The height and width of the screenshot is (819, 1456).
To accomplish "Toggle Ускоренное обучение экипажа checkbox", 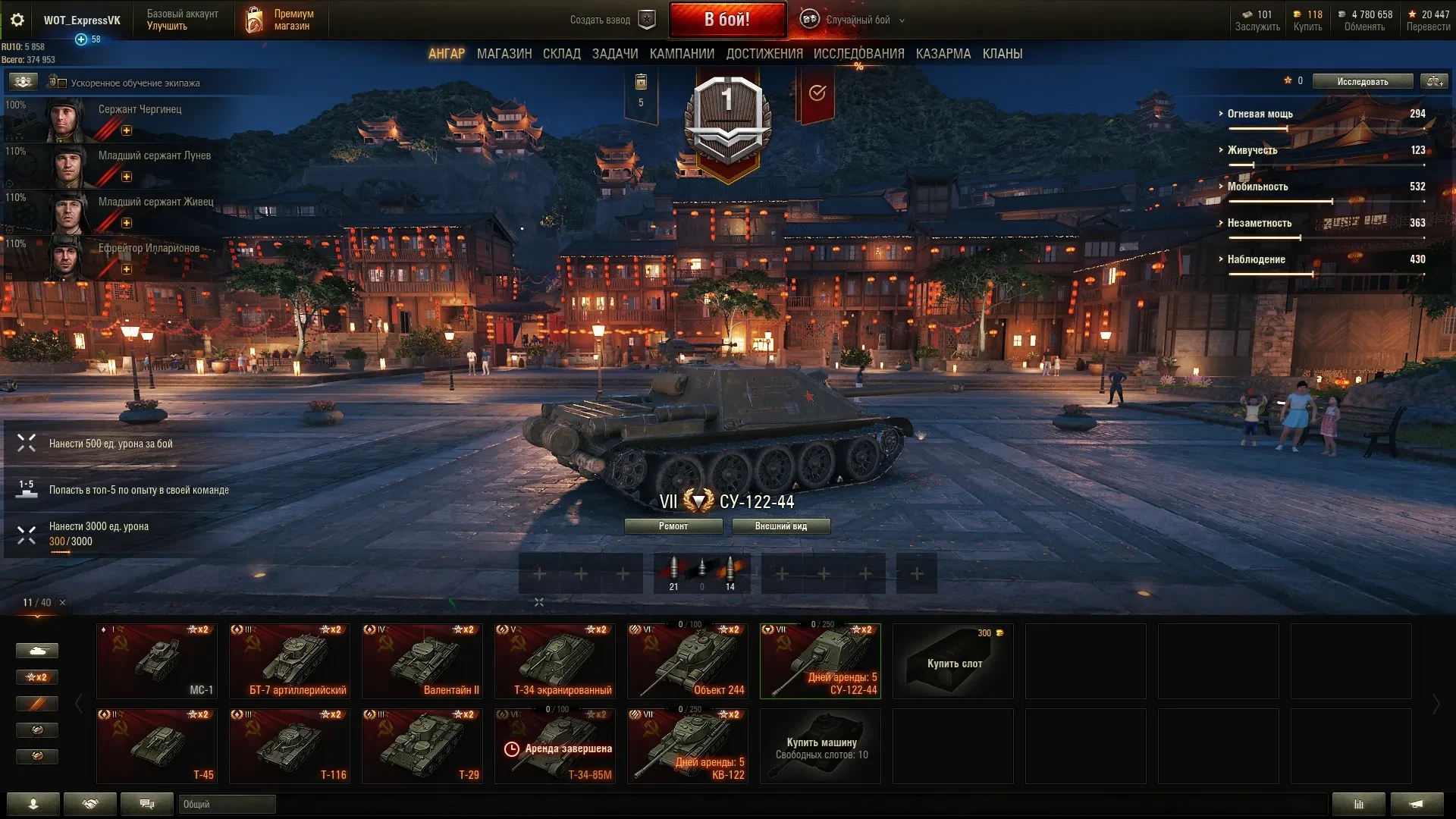I will (63, 83).
